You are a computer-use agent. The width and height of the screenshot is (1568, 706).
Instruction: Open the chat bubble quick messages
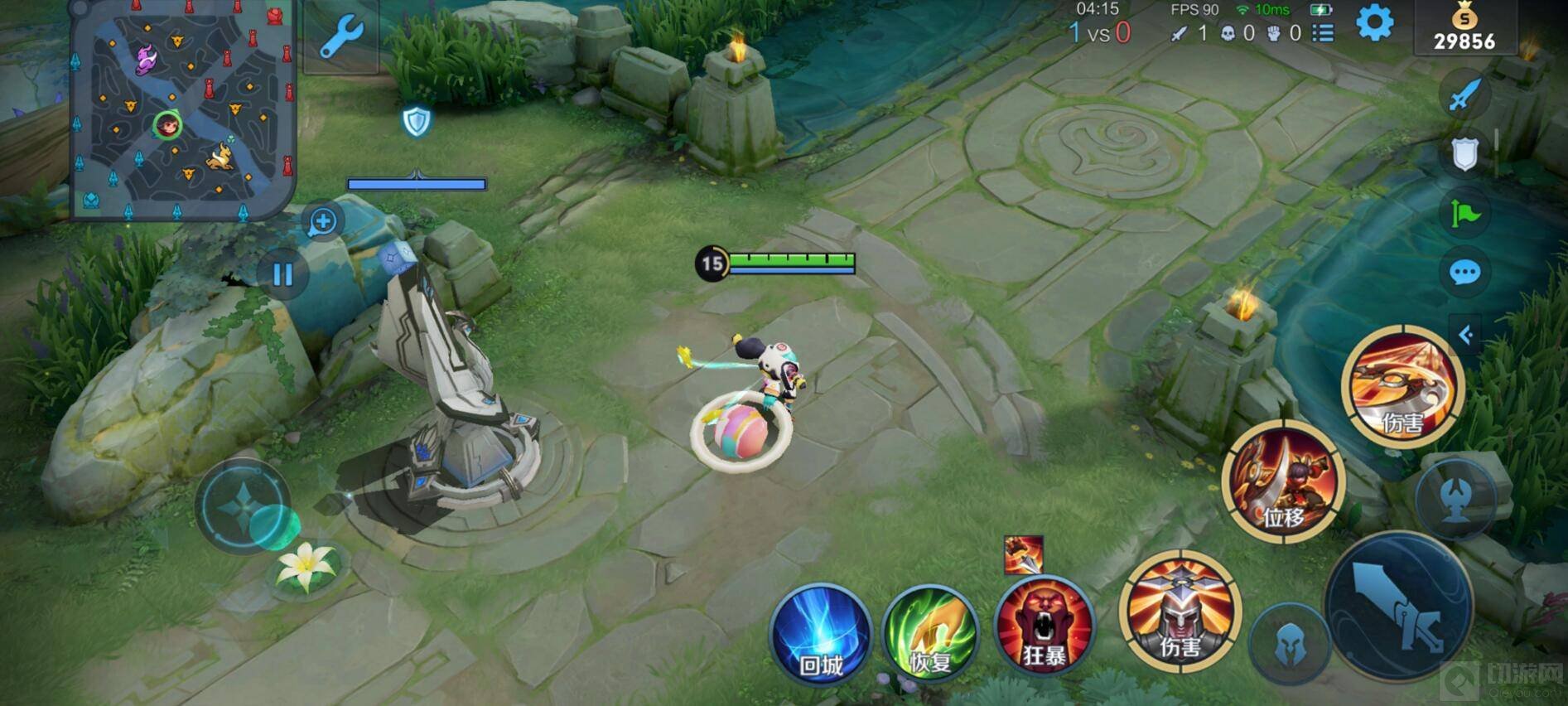(1464, 272)
